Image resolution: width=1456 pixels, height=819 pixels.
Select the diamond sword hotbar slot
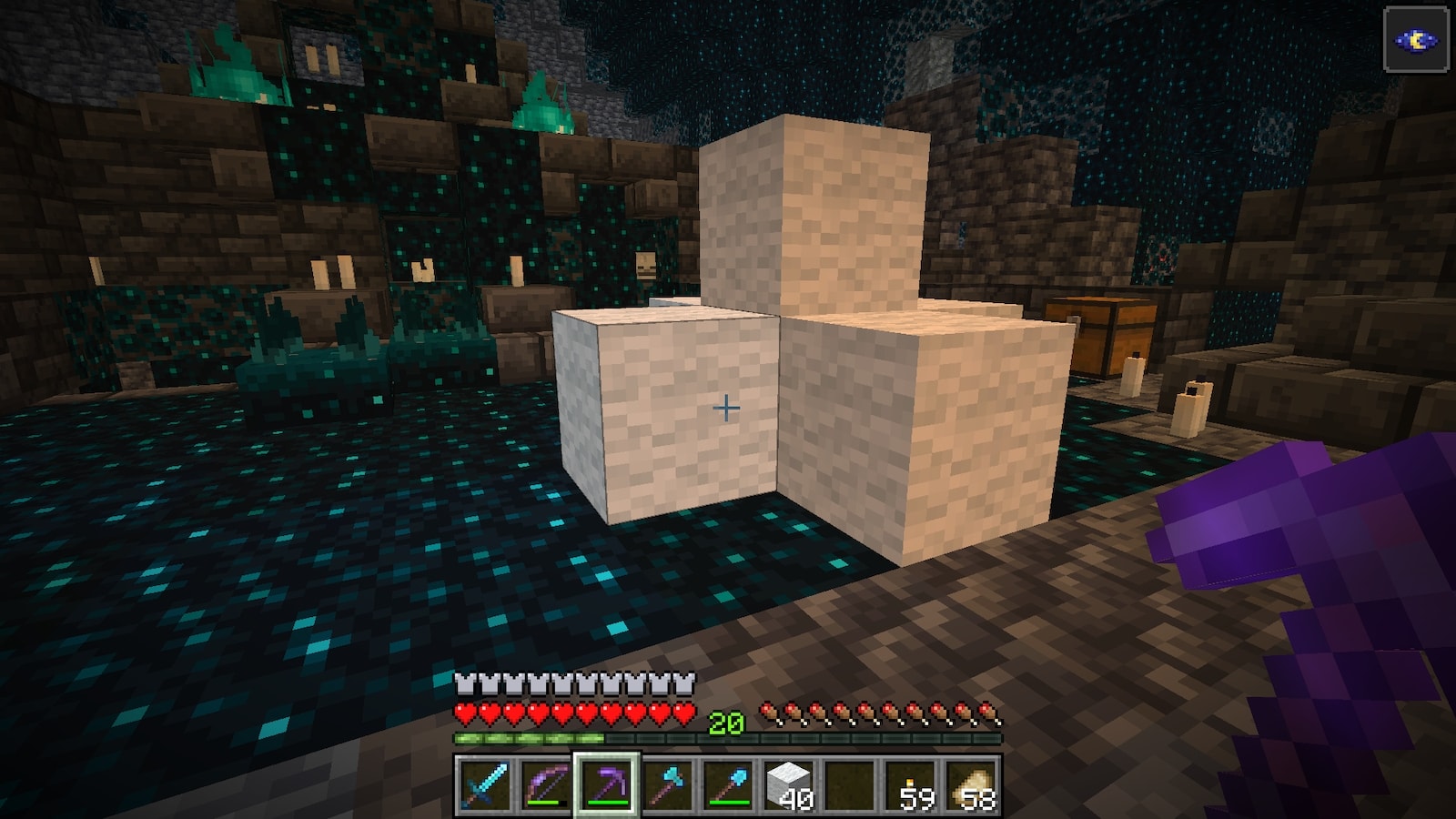click(482, 784)
